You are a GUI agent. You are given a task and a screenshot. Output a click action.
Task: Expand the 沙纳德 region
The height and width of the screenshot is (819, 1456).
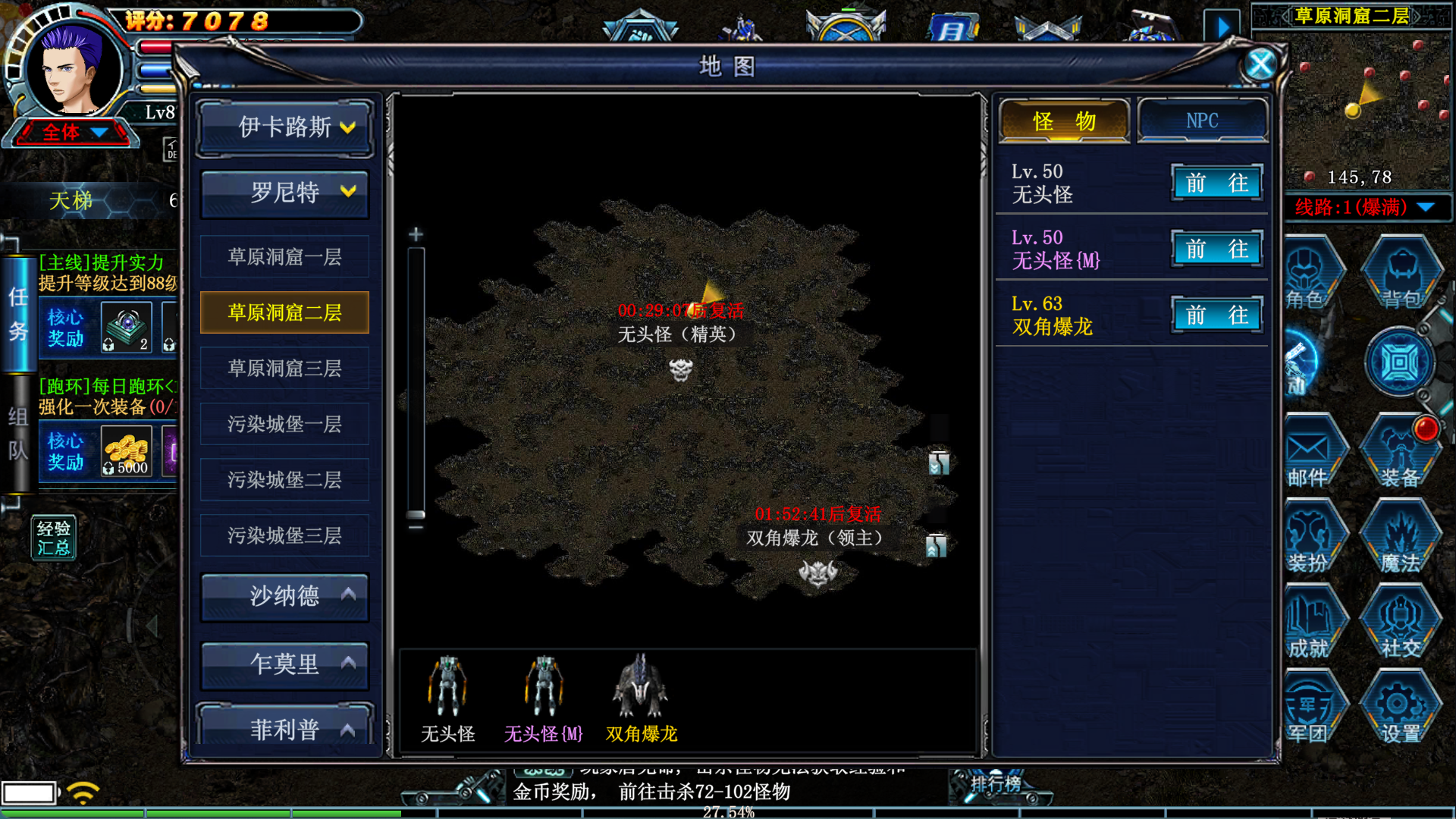[285, 596]
